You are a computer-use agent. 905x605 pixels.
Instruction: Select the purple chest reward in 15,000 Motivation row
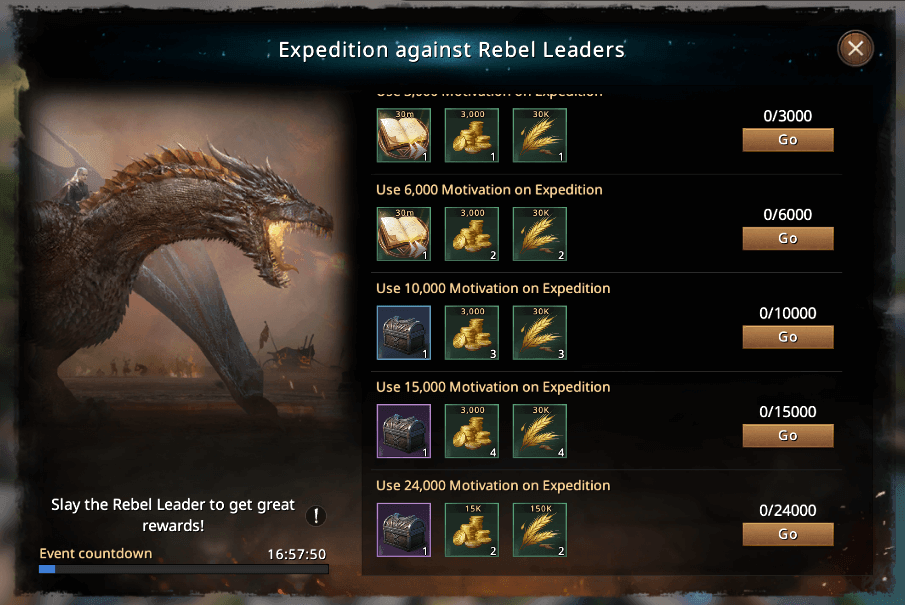404,431
